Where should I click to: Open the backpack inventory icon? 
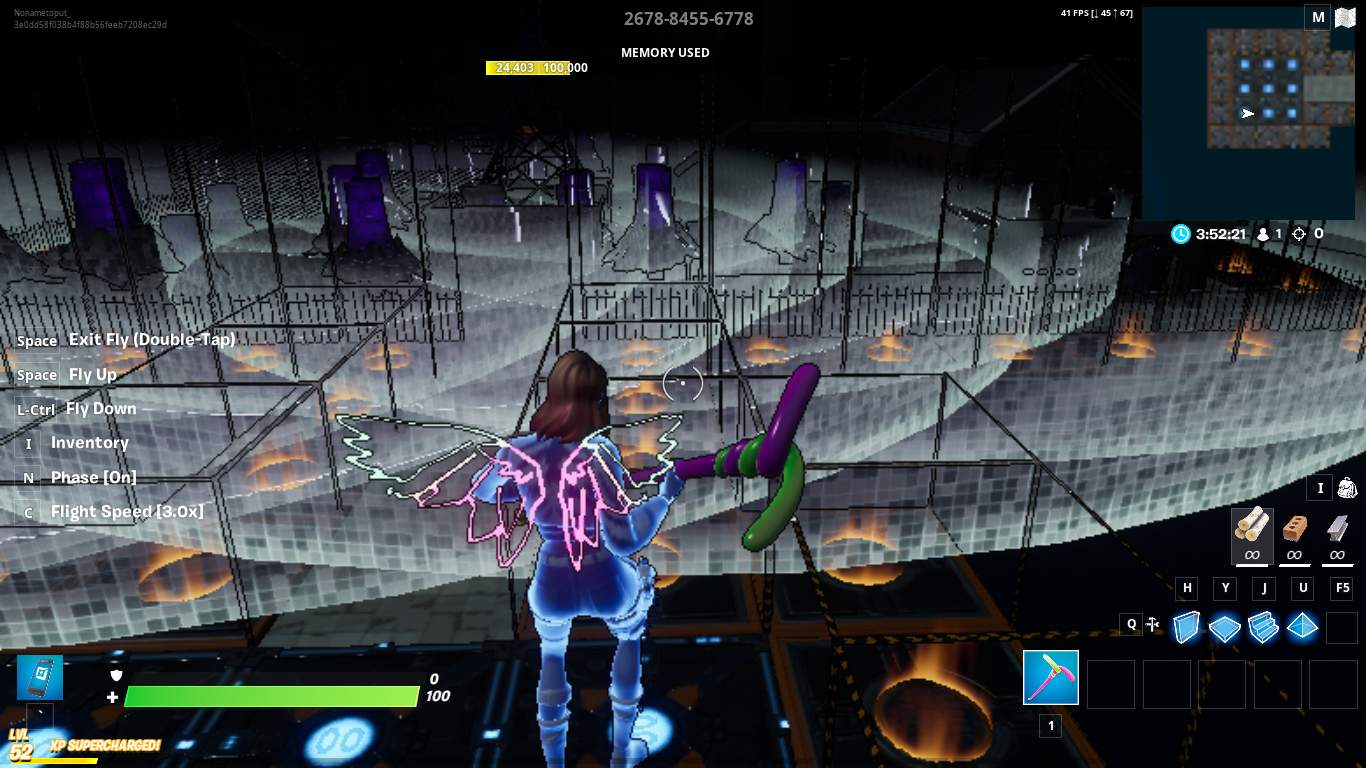(1346, 488)
